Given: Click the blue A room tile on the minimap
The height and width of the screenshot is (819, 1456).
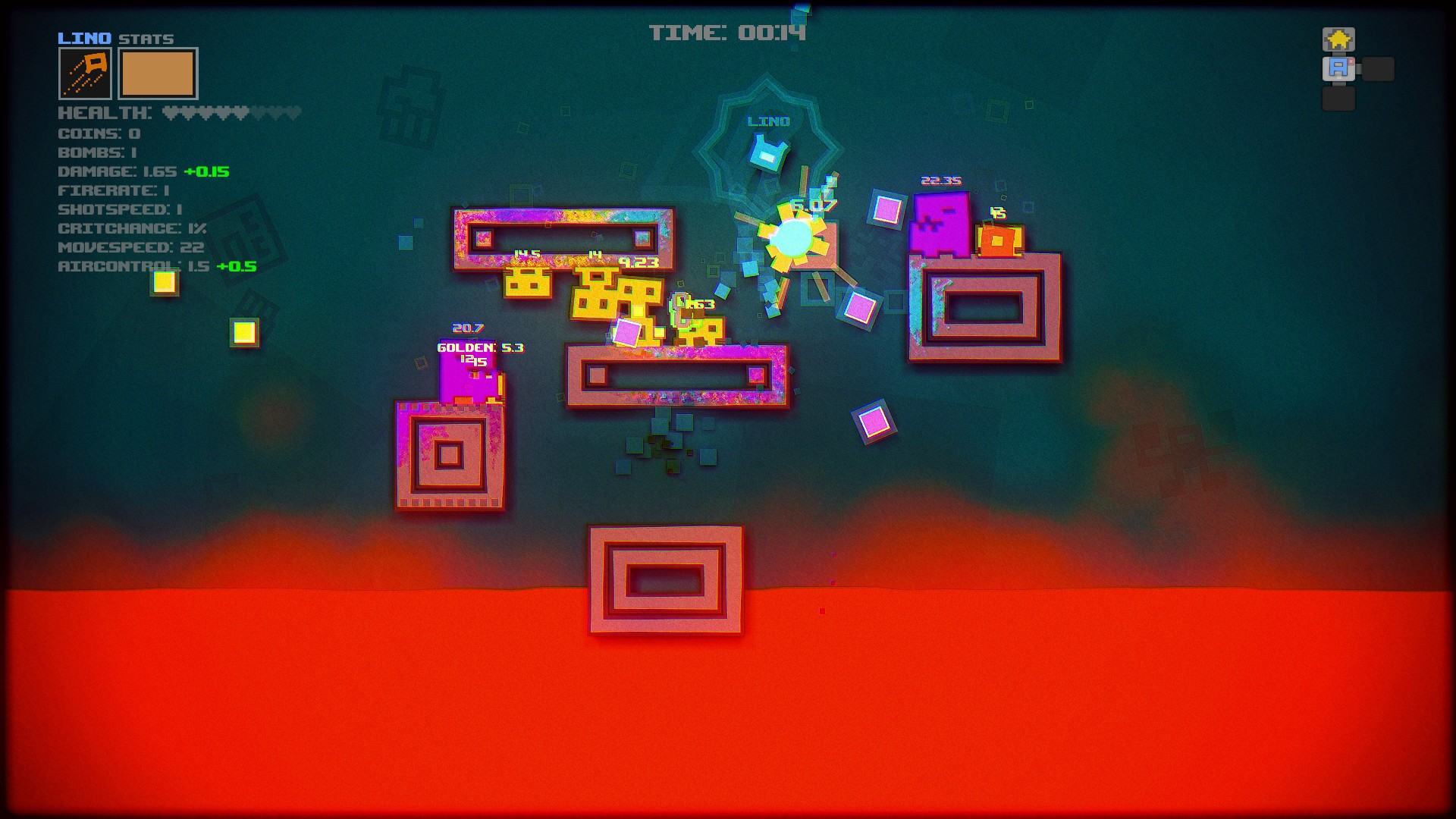Looking at the screenshot, I should tap(1338, 68).
